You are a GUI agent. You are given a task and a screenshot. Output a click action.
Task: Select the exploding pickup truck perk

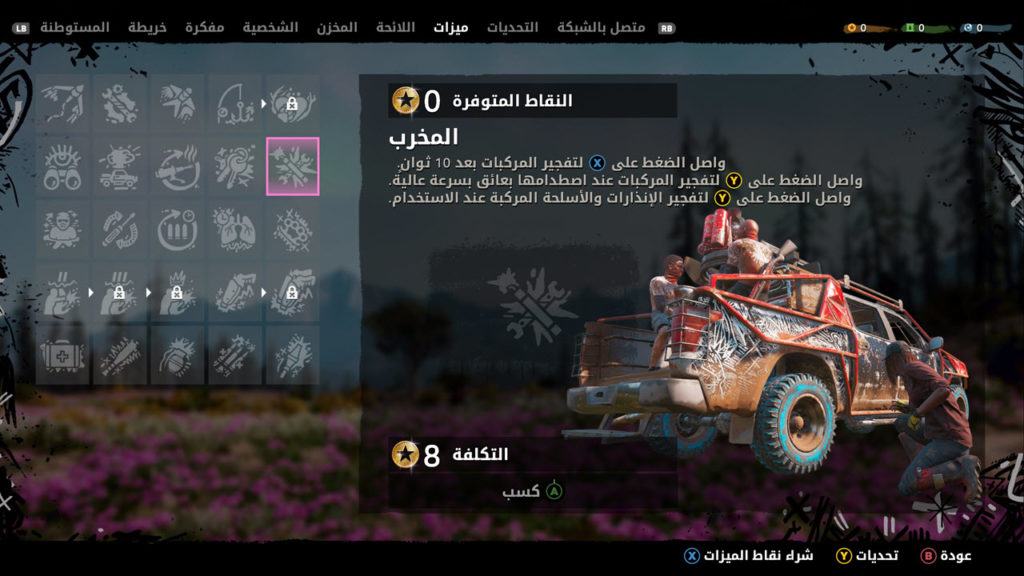point(119,166)
